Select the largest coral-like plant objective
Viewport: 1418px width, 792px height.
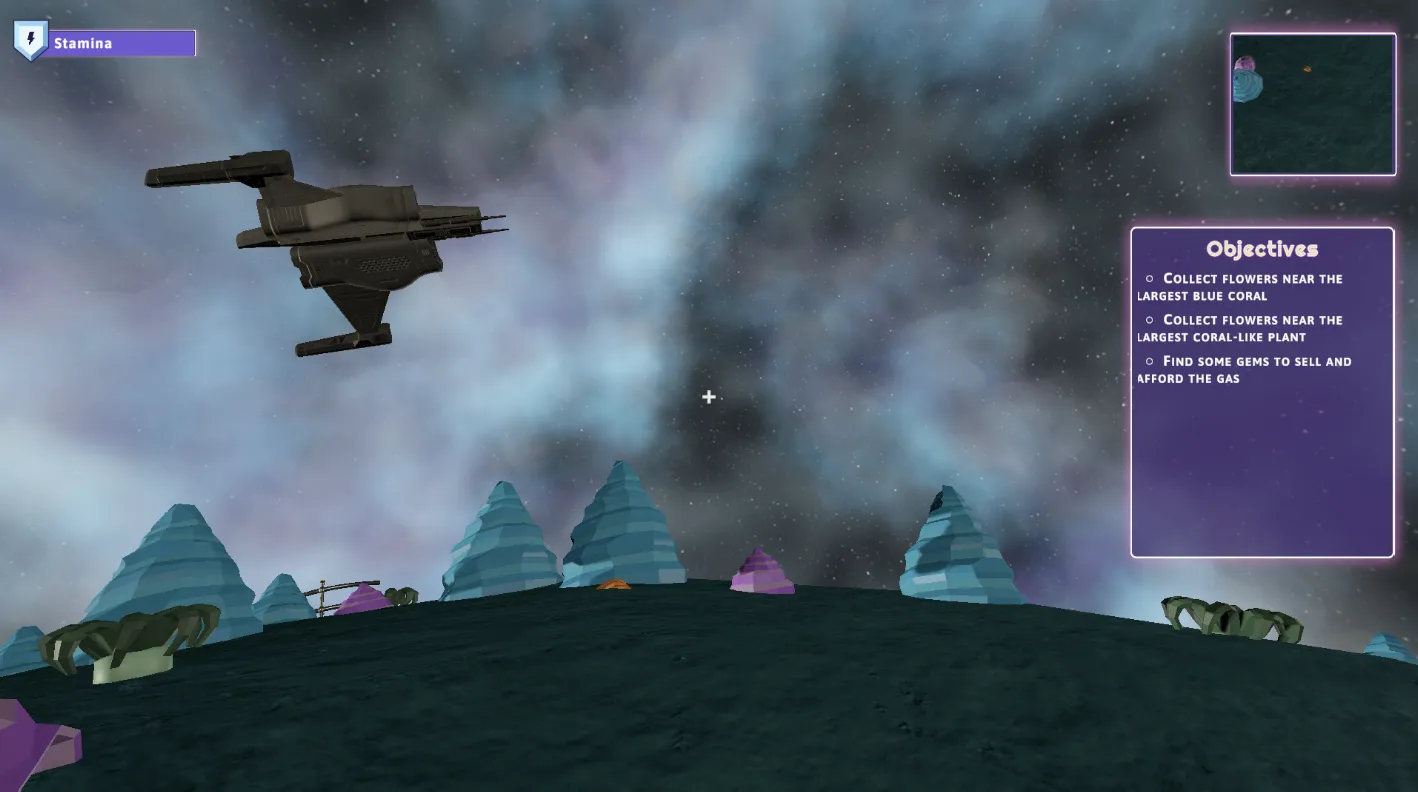tap(1244, 328)
